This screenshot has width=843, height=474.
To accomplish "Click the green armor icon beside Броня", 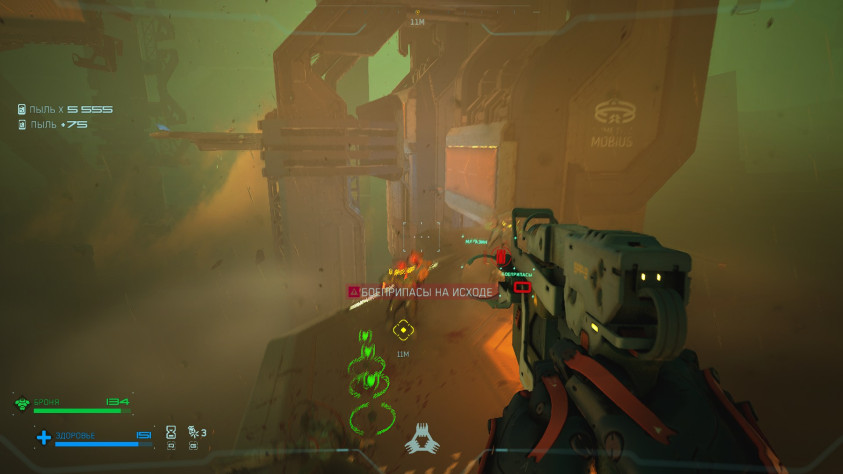I will (x=22, y=404).
